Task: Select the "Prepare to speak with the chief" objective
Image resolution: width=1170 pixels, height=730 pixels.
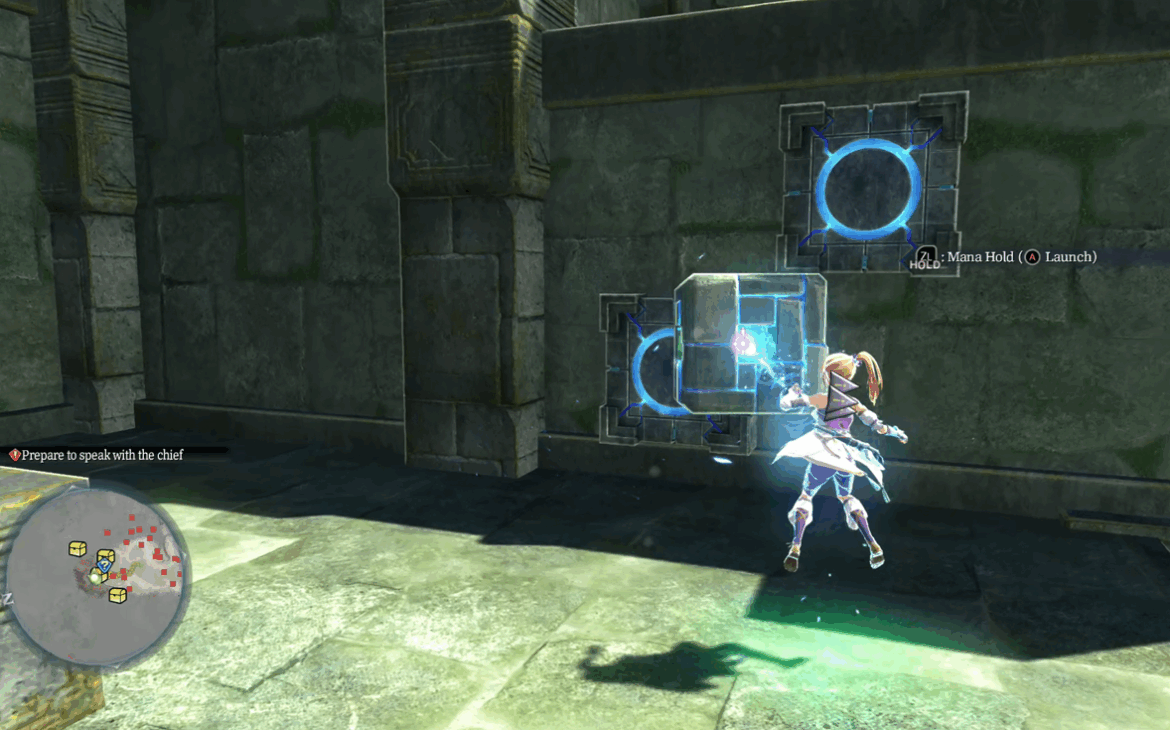Action: point(102,455)
